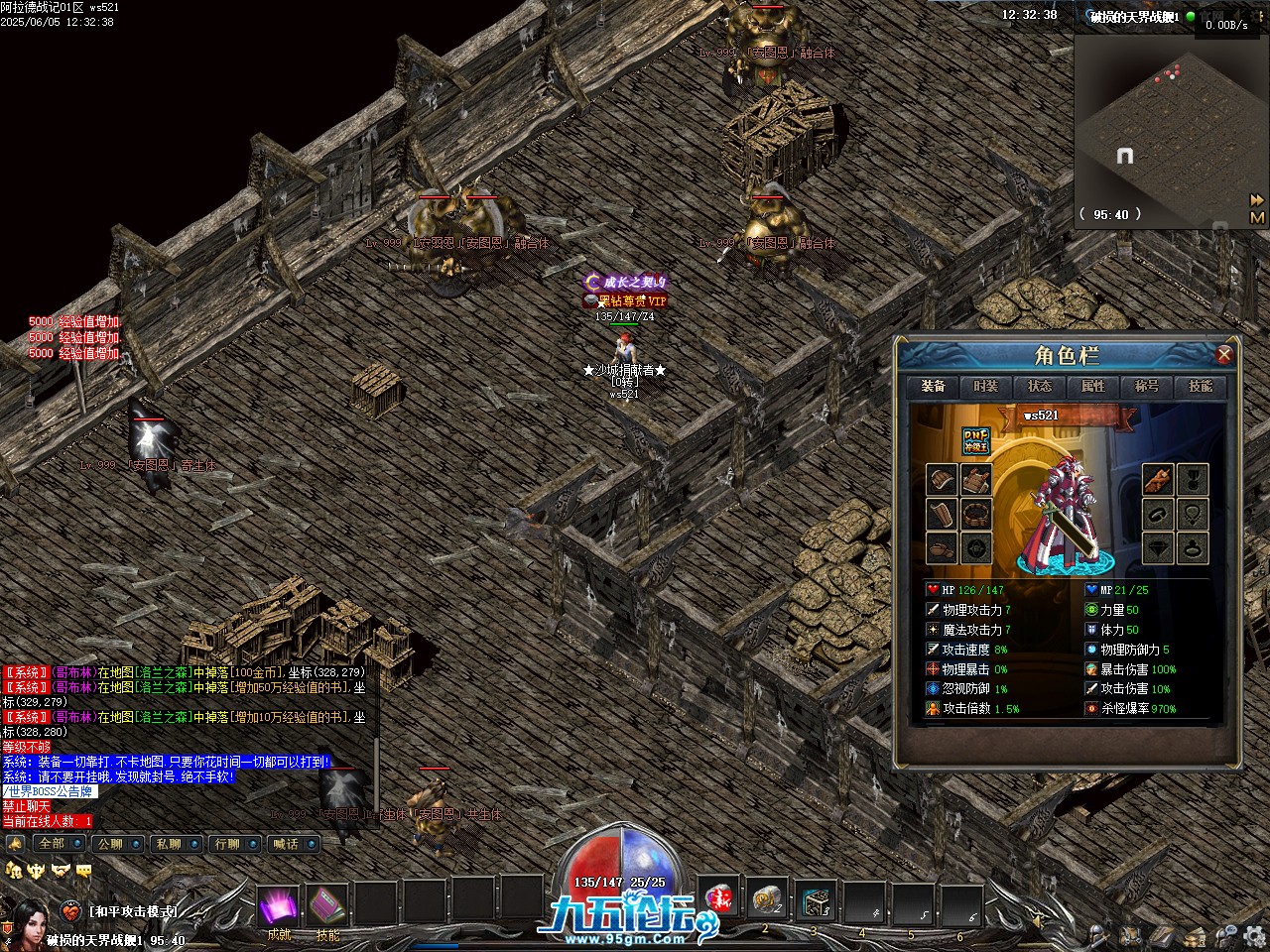Select the shoes equipment slot
Screen dimensions: 1270x952
coord(943,547)
